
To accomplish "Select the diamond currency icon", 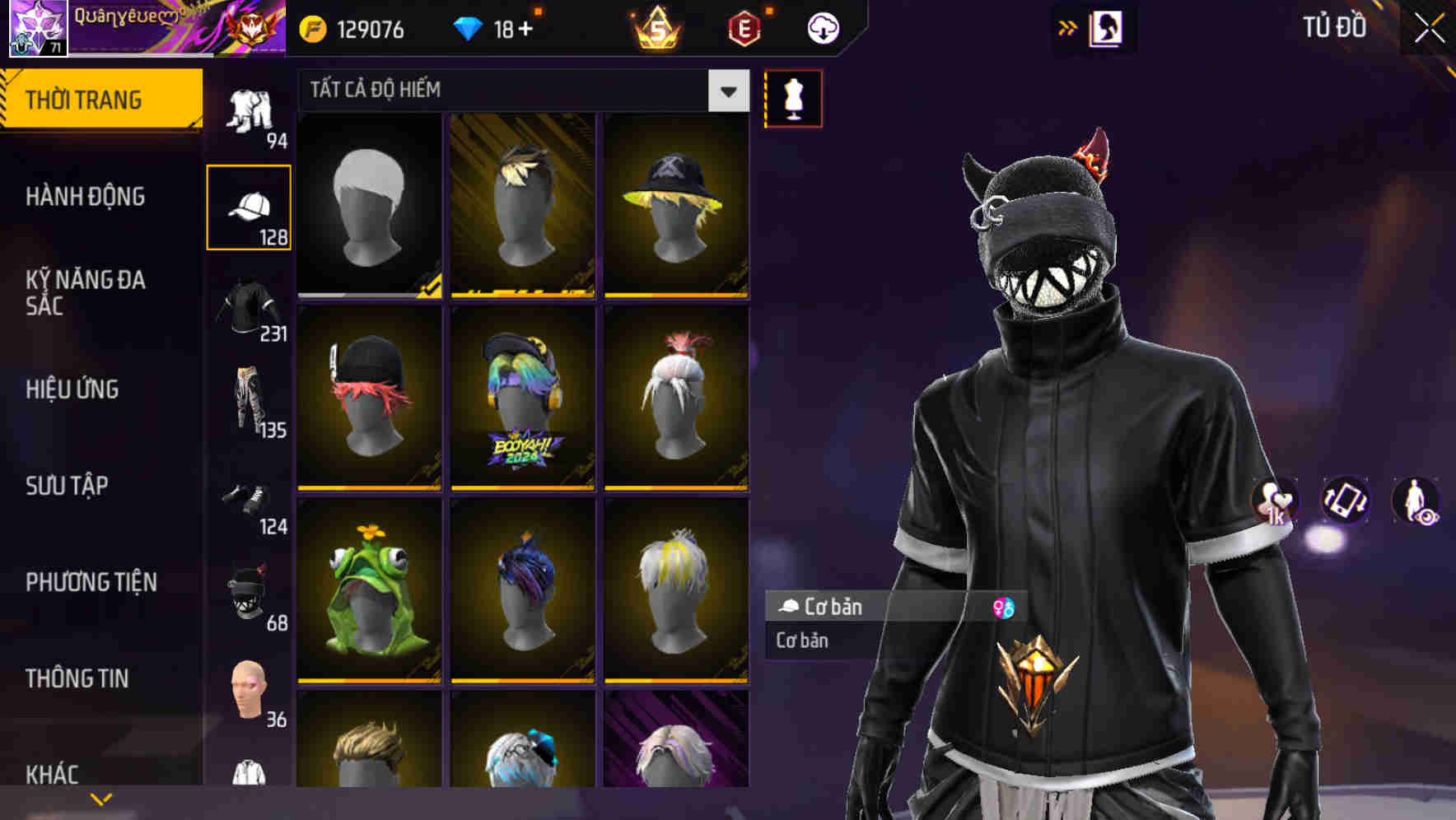I will tap(469, 27).
